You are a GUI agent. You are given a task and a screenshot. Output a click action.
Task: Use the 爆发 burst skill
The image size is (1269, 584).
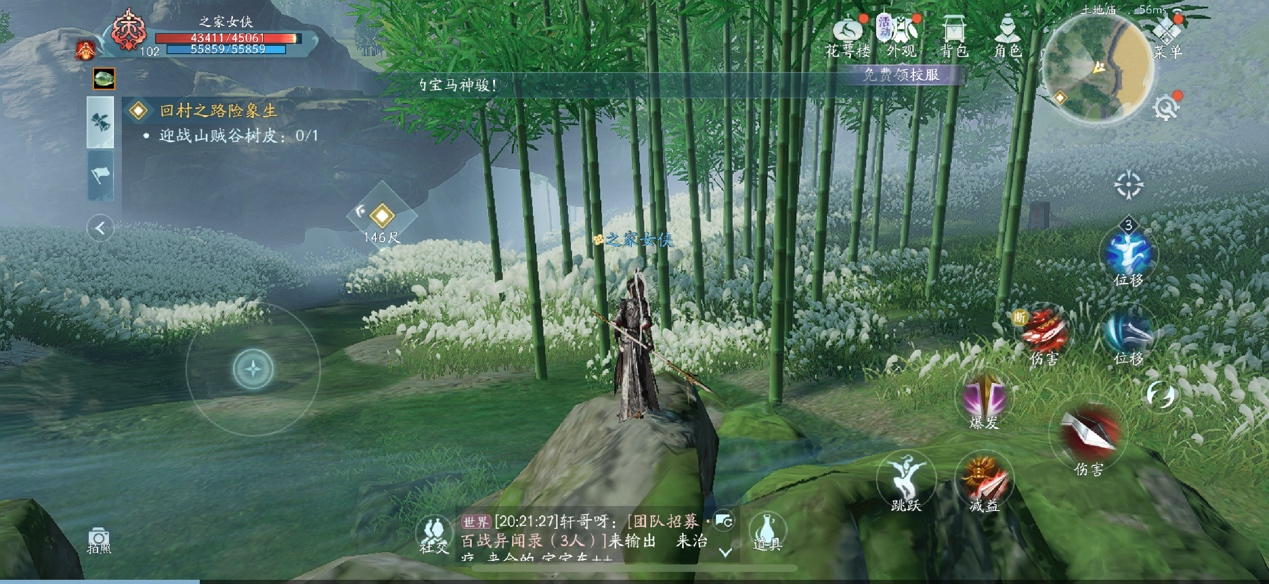[x=985, y=399]
